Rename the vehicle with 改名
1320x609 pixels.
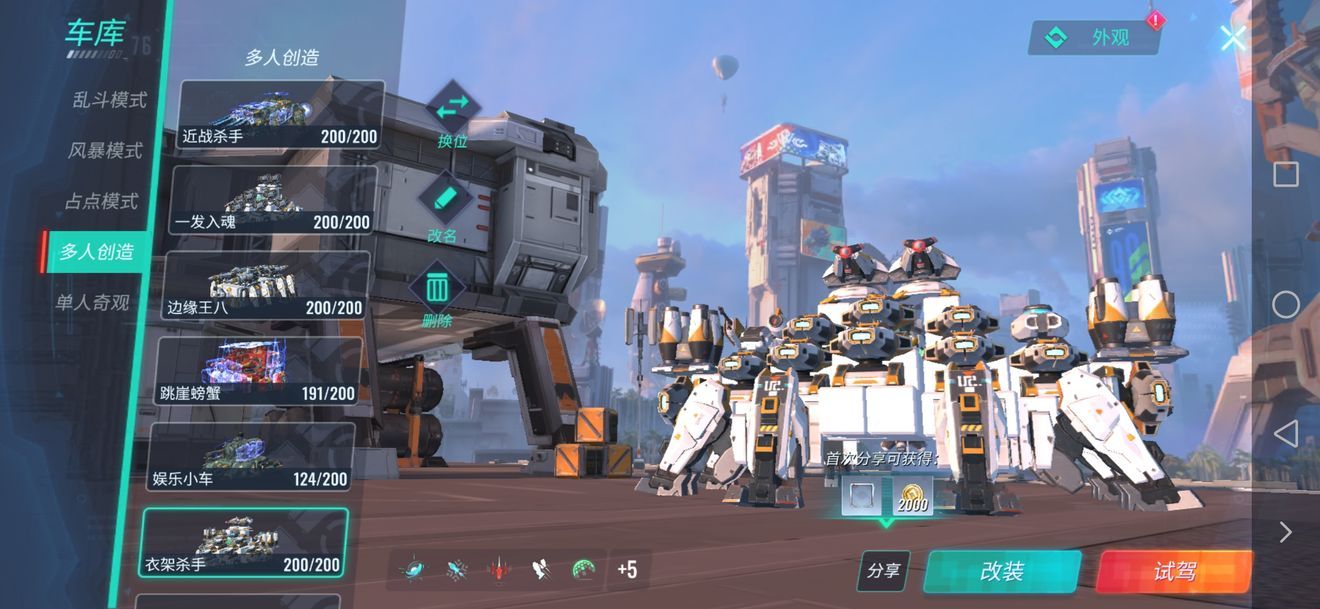442,204
